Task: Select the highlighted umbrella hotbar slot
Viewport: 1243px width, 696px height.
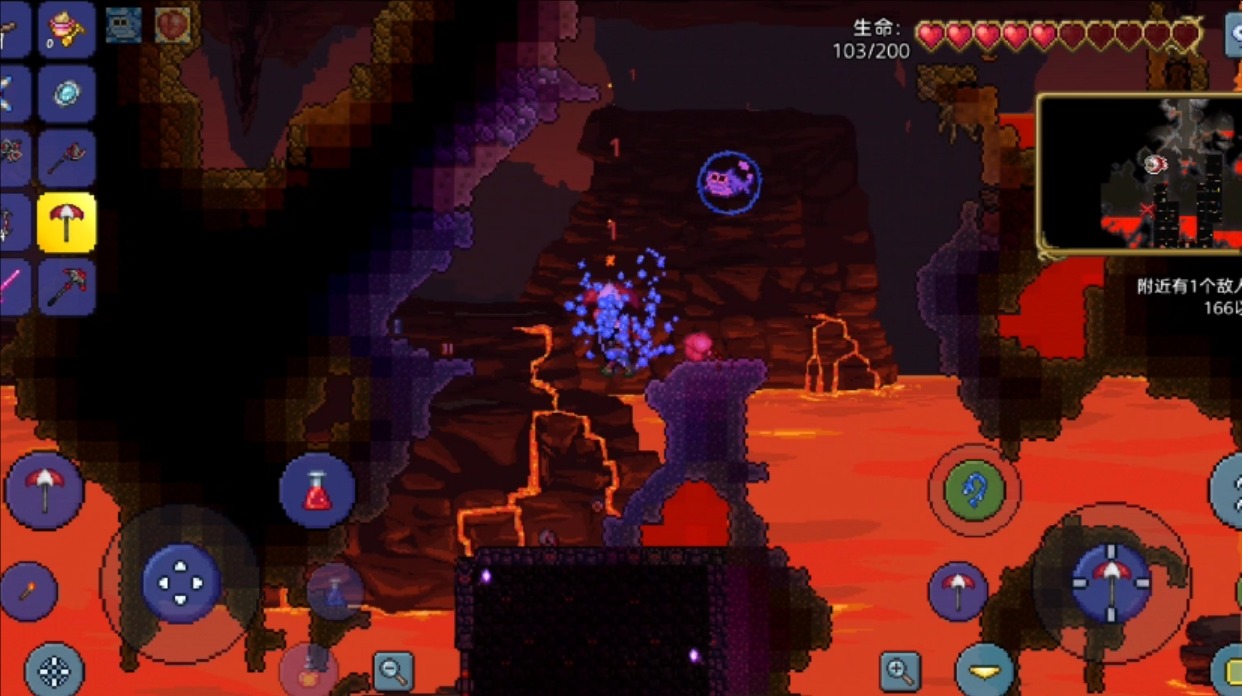Action: (x=67, y=222)
